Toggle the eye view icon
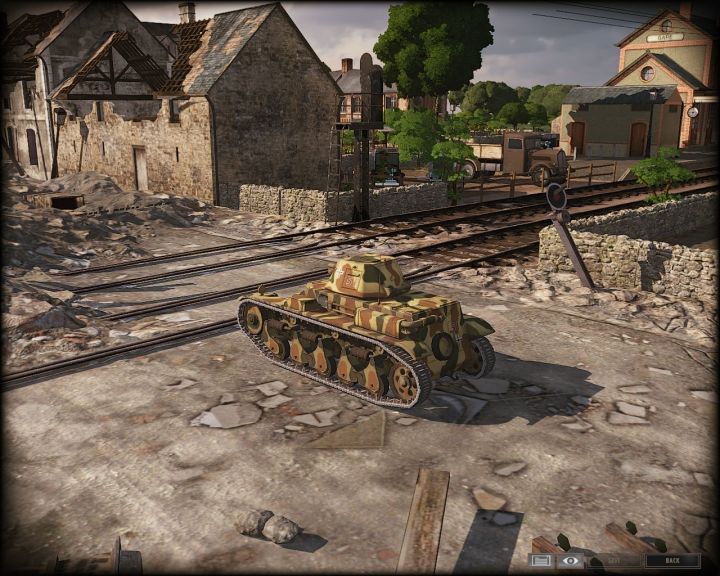The width and height of the screenshot is (720, 576). click(x=570, y=561)
